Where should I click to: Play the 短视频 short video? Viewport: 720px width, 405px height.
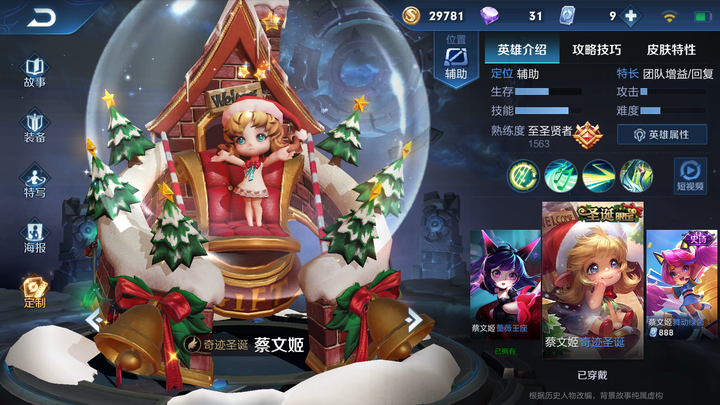point(690,175)
